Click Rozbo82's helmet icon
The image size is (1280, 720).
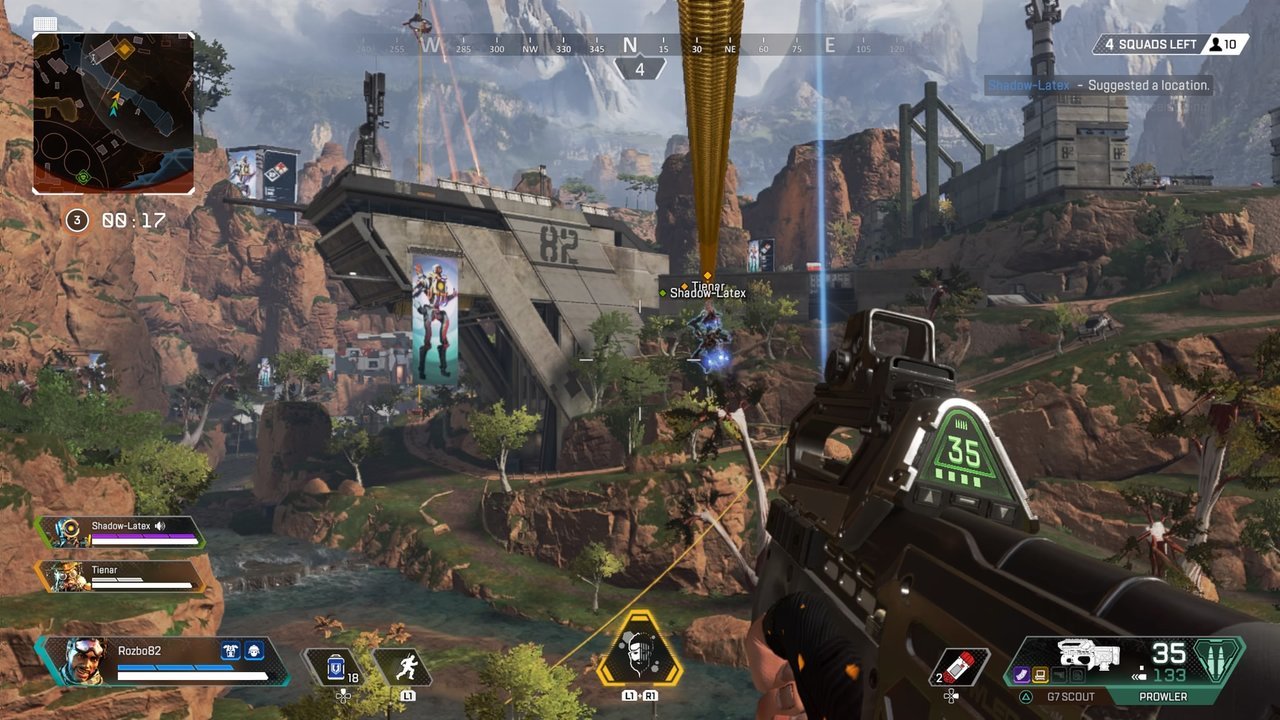click(252, 651)
